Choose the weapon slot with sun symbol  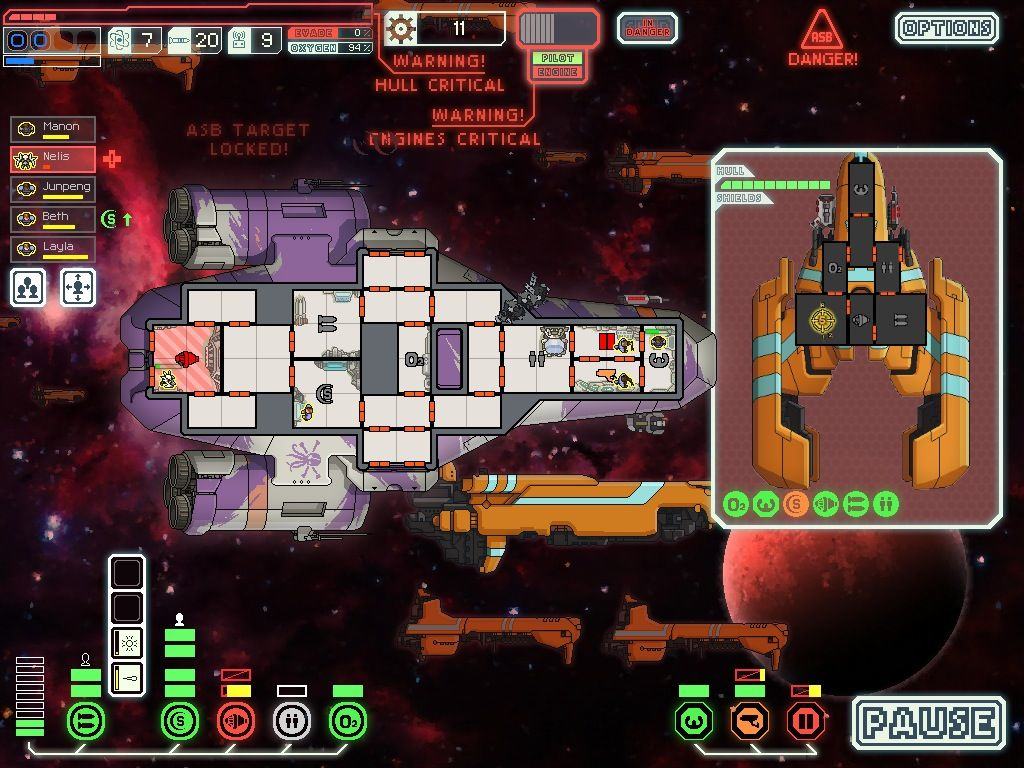[127, 643]
